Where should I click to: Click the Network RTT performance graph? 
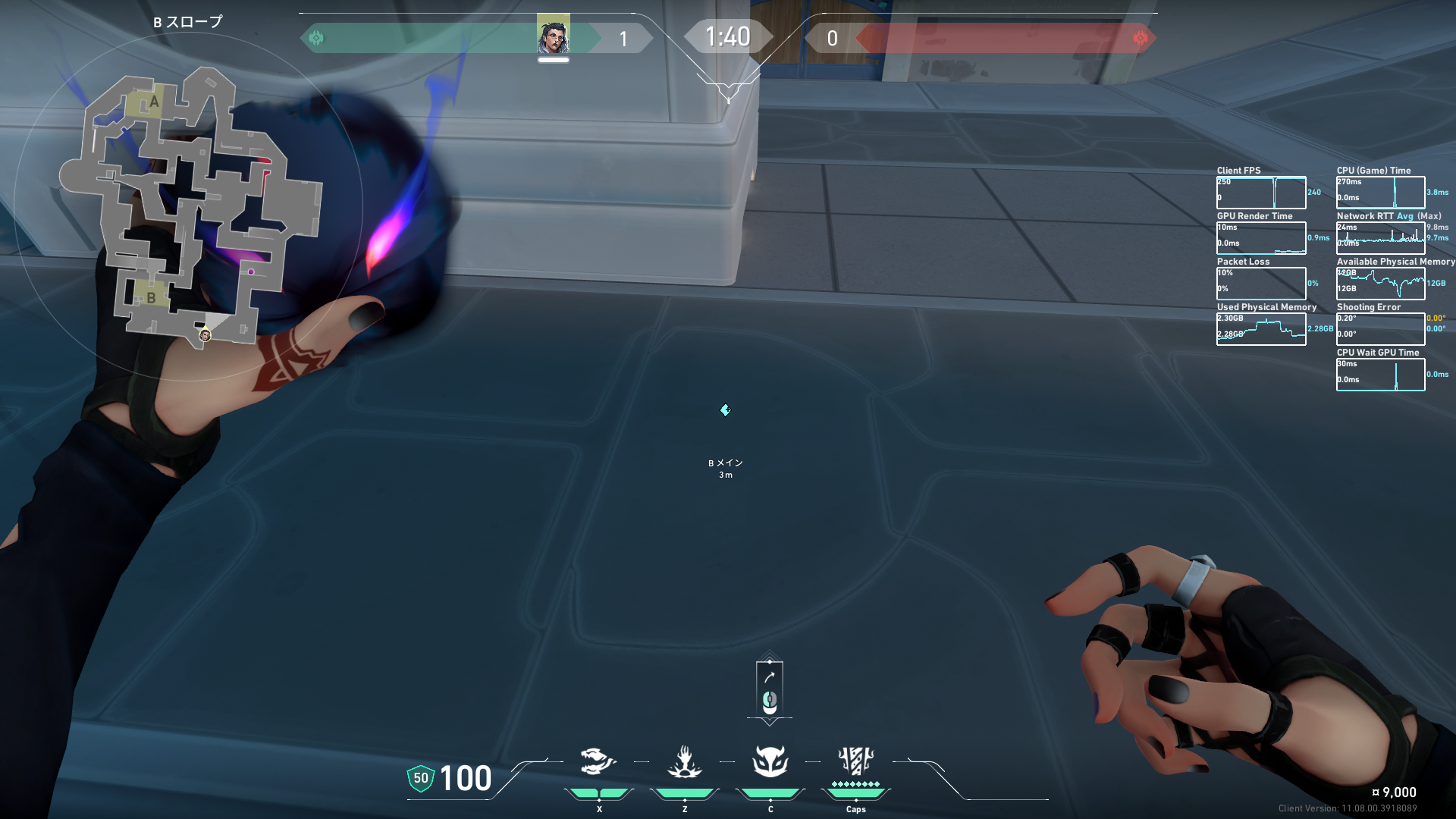pyautogui.click(x=1380, y=238)
